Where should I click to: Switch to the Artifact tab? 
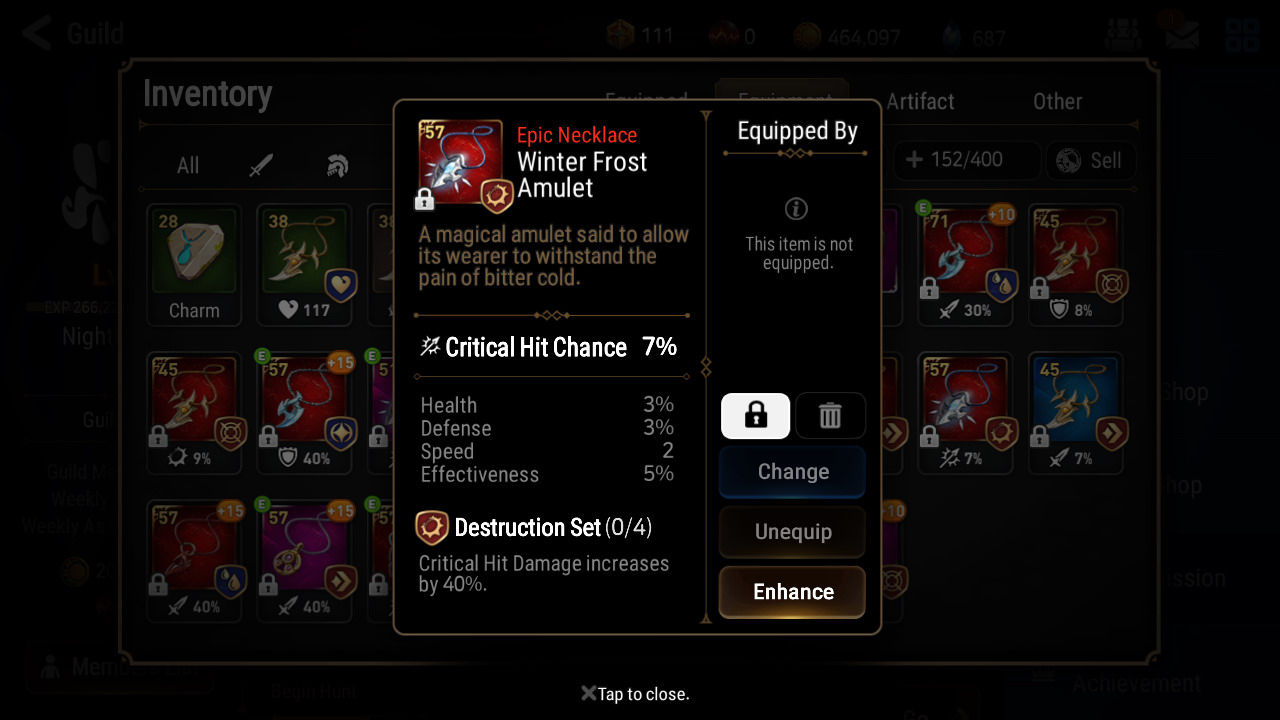[x=920, y=102]
